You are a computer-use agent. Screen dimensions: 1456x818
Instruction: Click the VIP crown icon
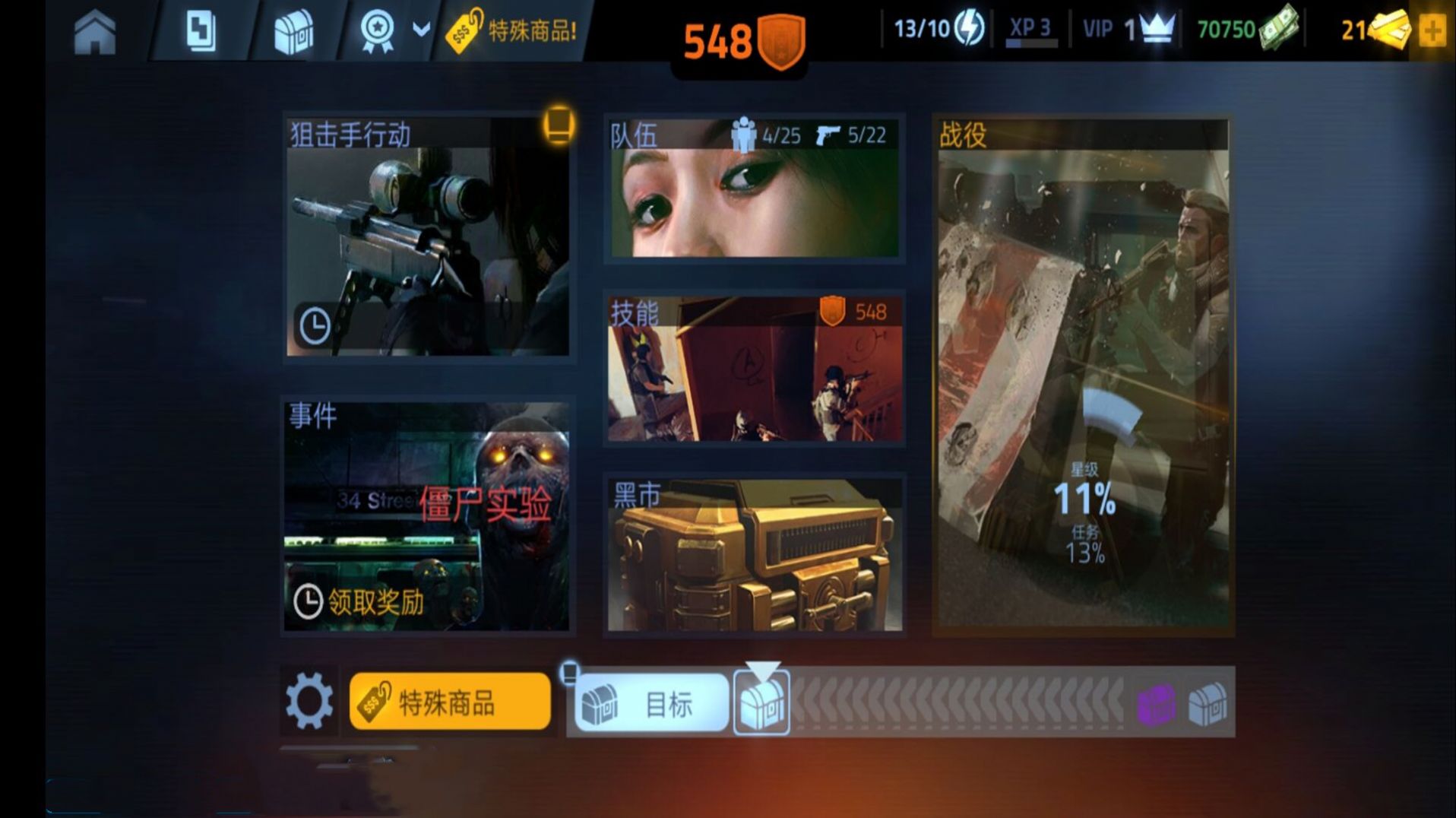point(1154,29)
